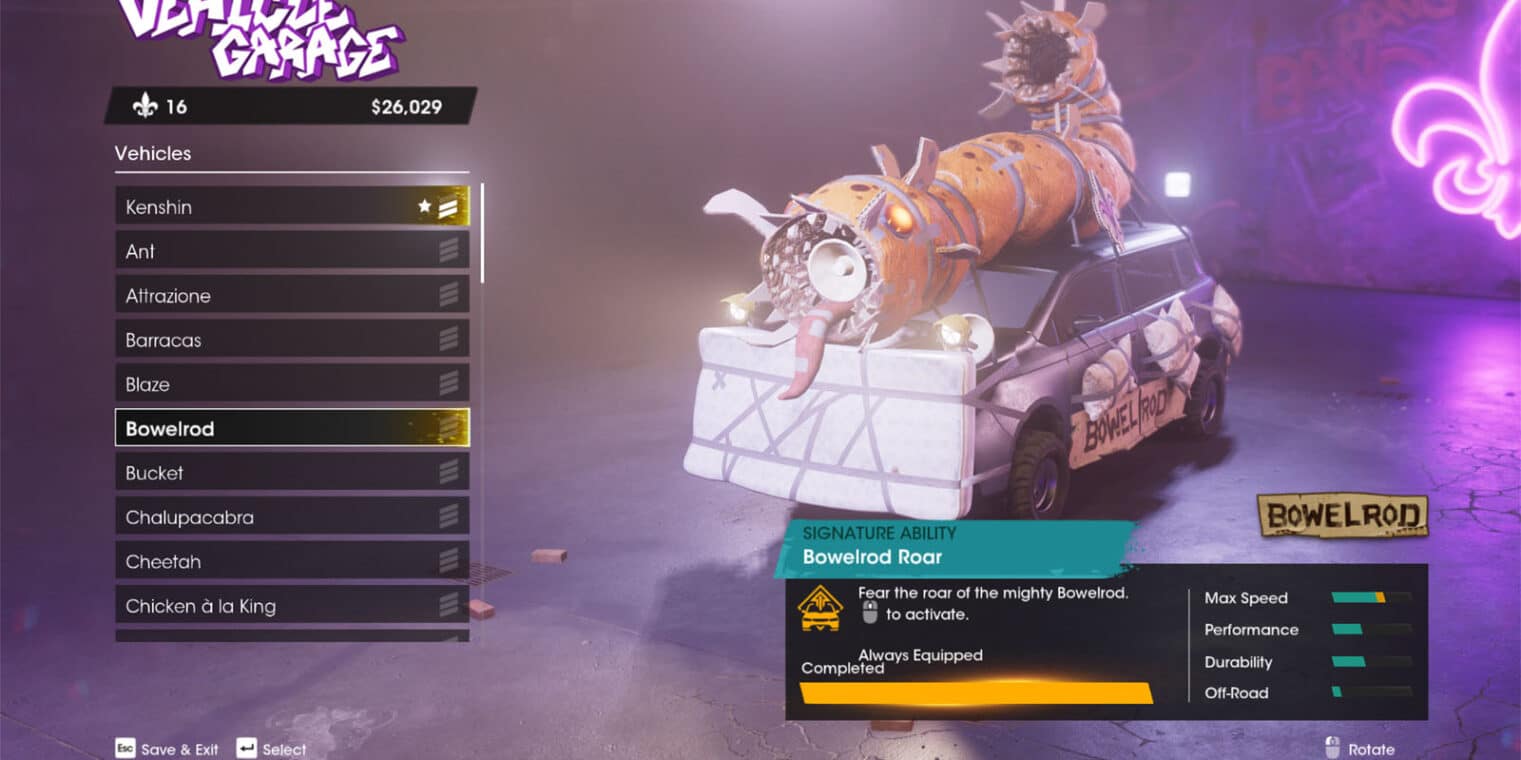Pick the Cheetah vehicle row
Viewport: 1521px width, 760px height.
[x=291, y=561]
